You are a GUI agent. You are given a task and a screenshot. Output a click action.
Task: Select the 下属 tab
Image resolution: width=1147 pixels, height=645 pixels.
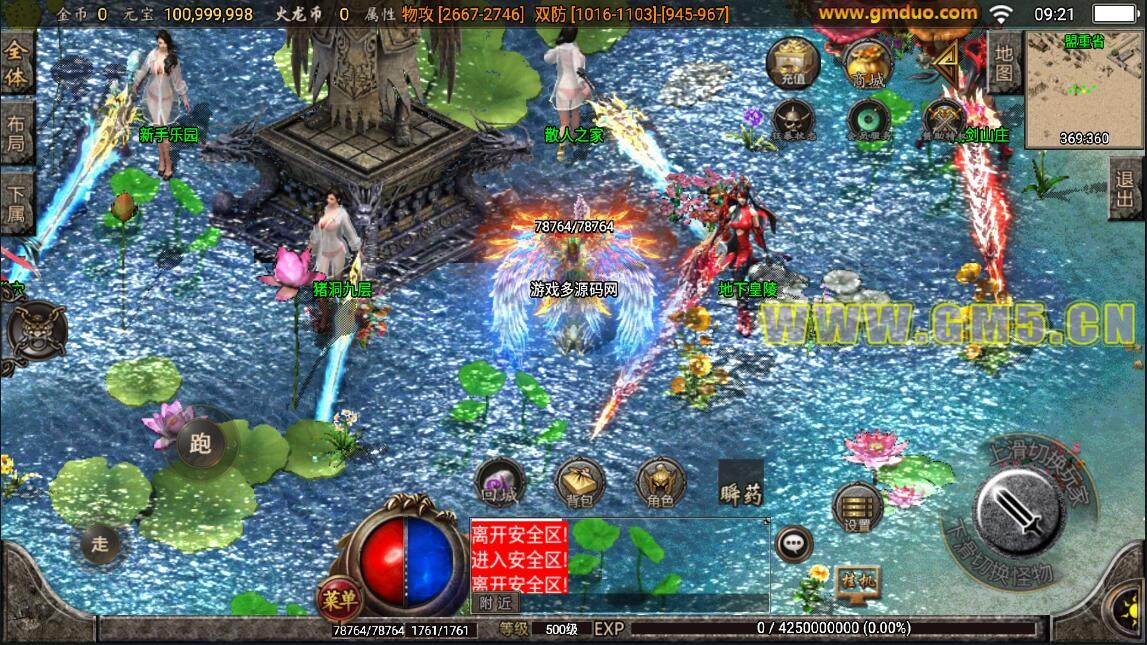click(x=17, y=206)
